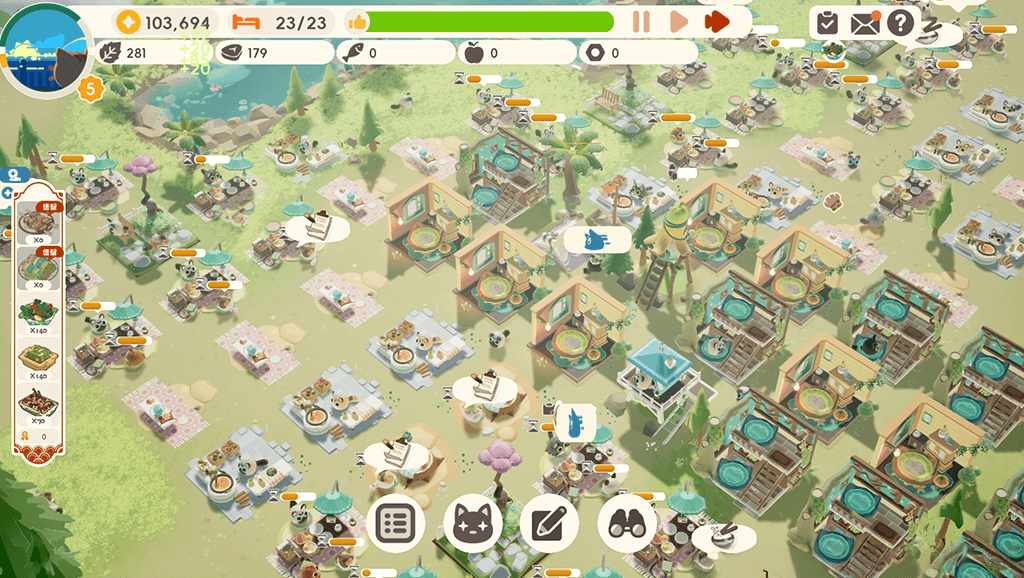Image resolution: width=1024 pixels, height=578 pixels.
Task: Pause the game speed
Action: 641,21
